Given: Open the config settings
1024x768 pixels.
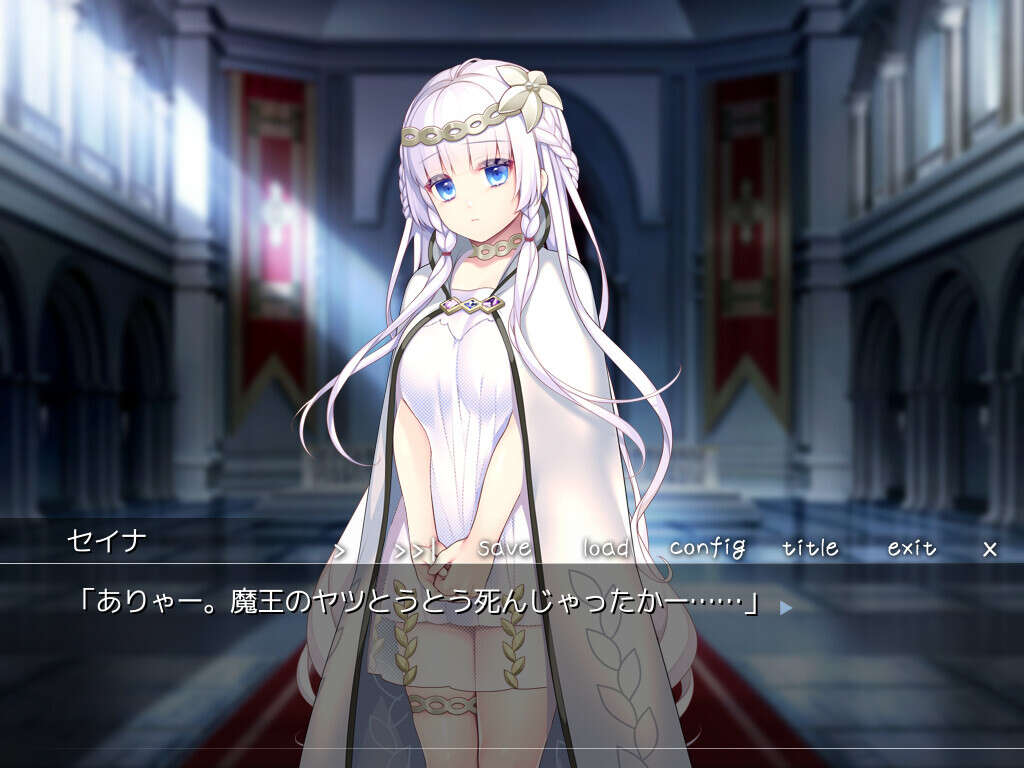Looking at the screenshot, I should point(708,548).
